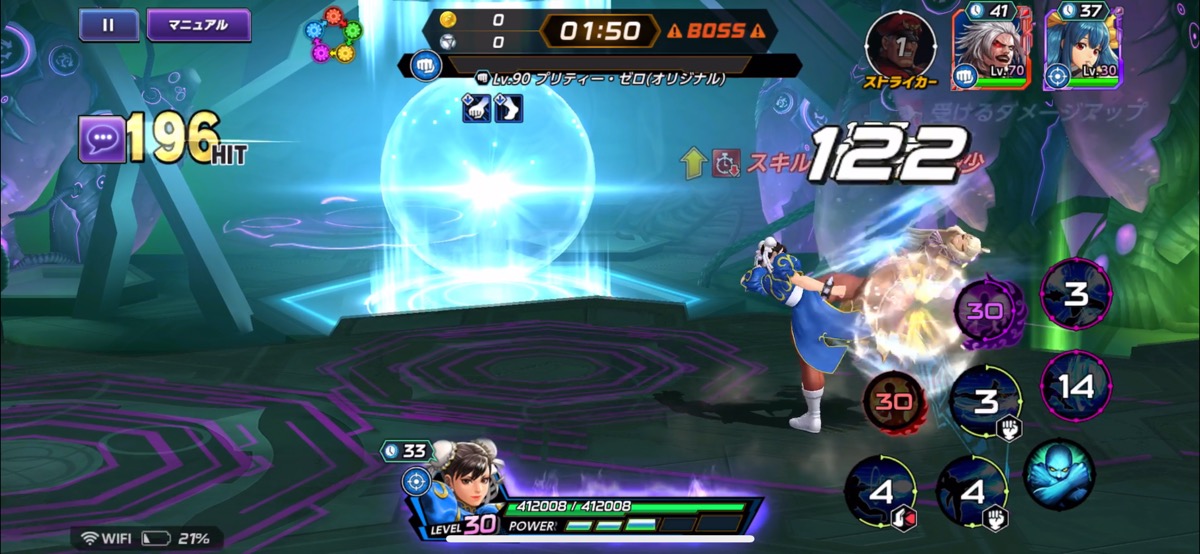Activate the purple flame skill showing 30
The image size is (1200, 554).
point(984,311)
